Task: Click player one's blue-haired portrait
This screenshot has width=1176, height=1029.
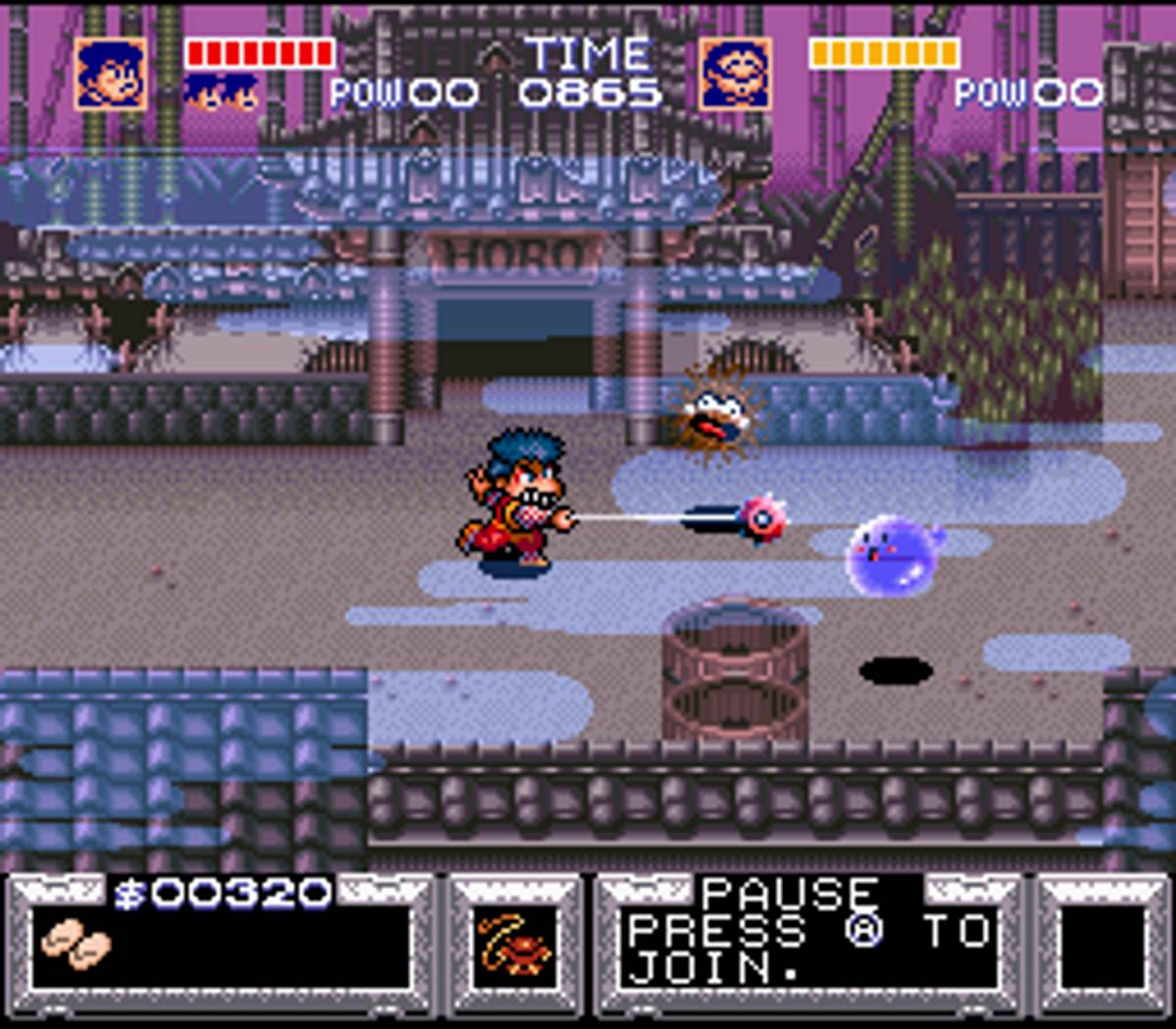Action: (111, 75)
